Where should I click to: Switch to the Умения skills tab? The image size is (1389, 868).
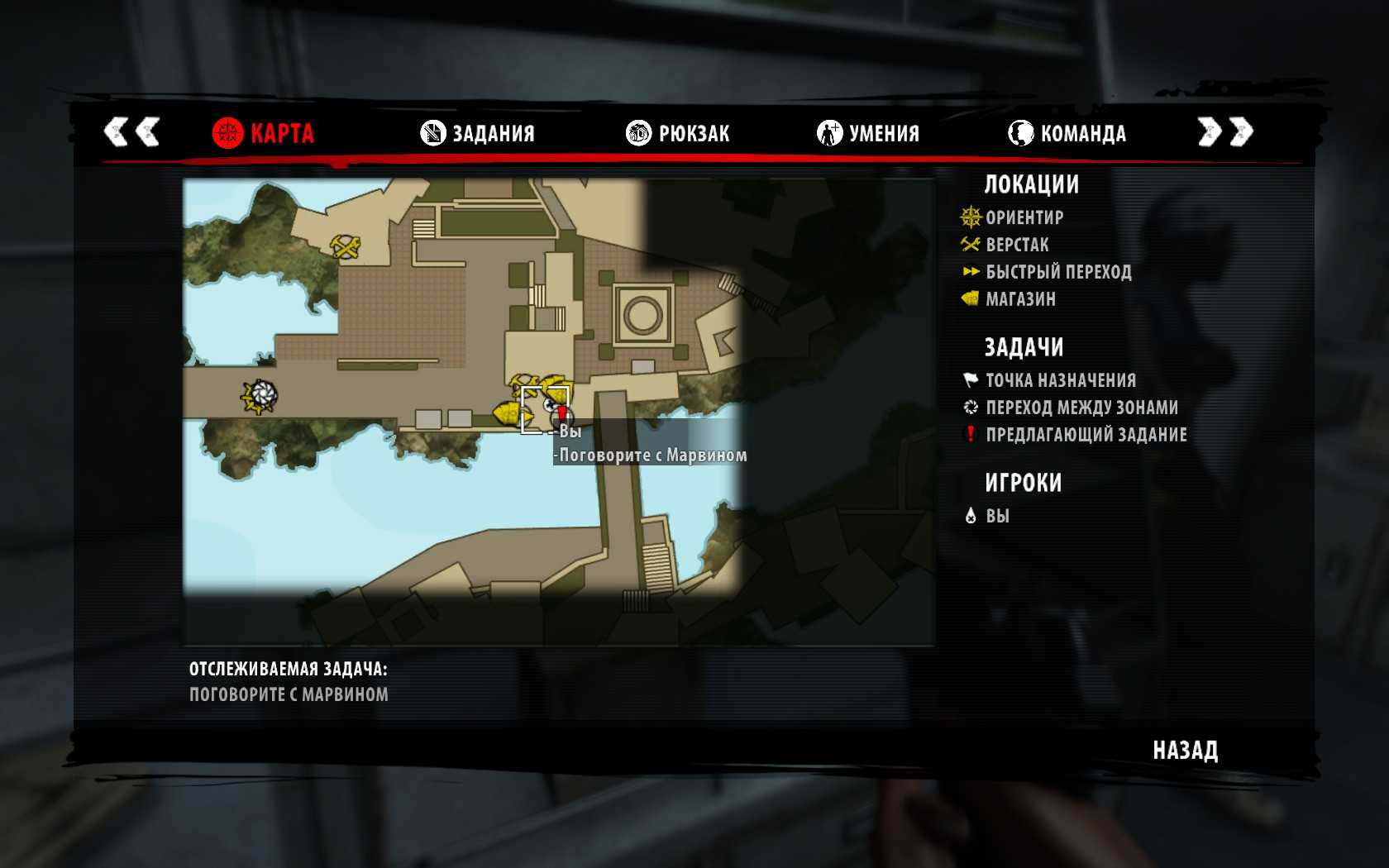tap(868, 132)
